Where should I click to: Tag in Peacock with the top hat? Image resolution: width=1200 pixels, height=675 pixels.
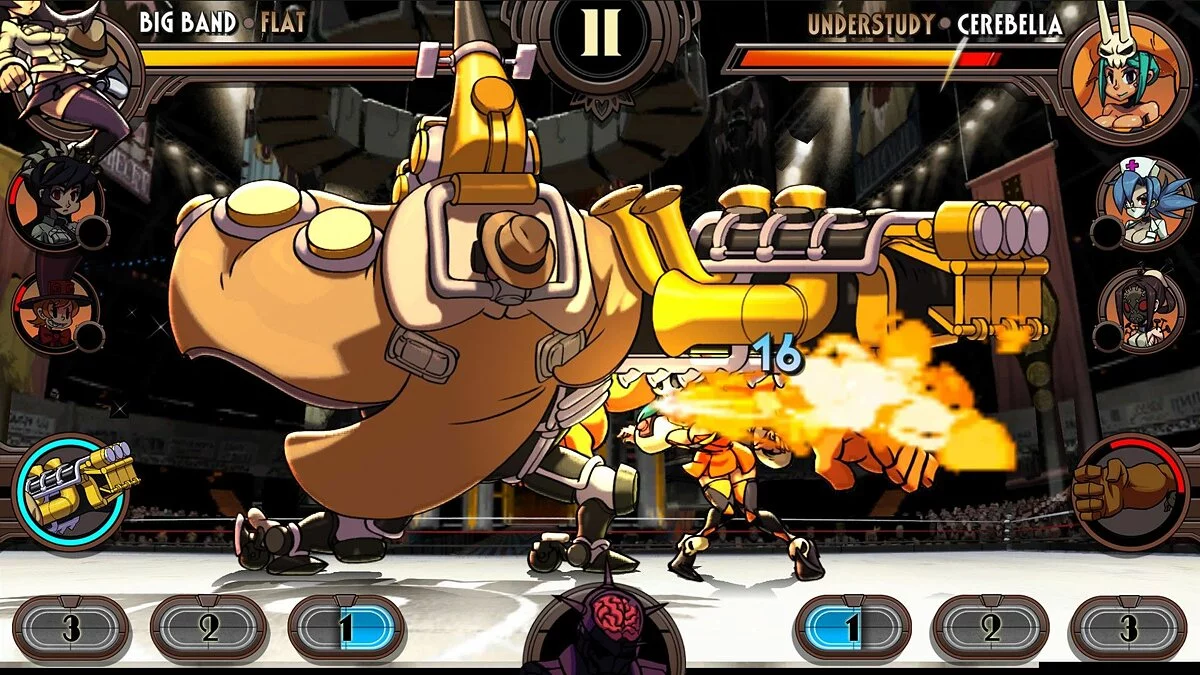55,310
